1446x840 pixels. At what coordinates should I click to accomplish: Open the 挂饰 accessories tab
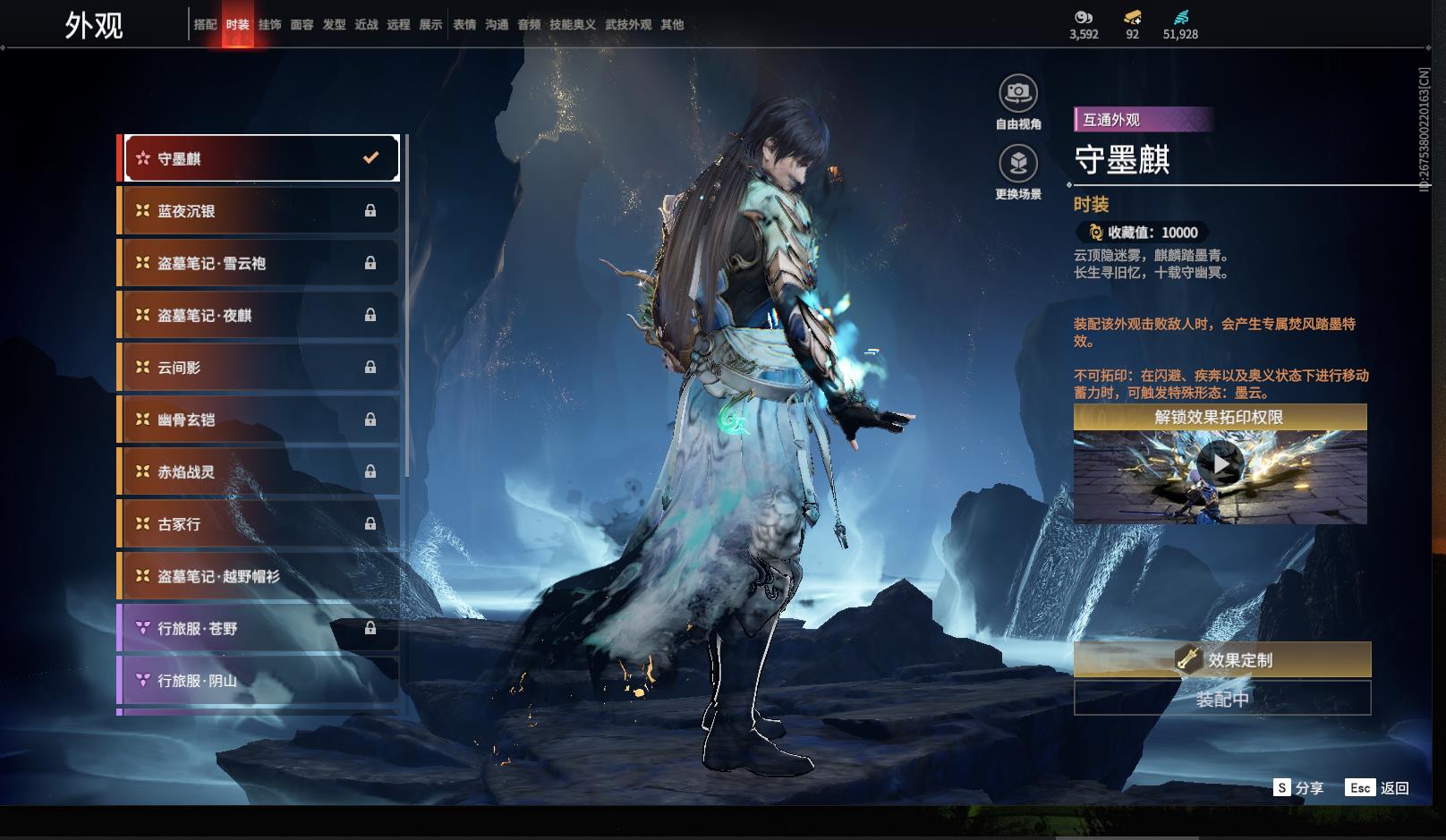(x=269, y=25)
